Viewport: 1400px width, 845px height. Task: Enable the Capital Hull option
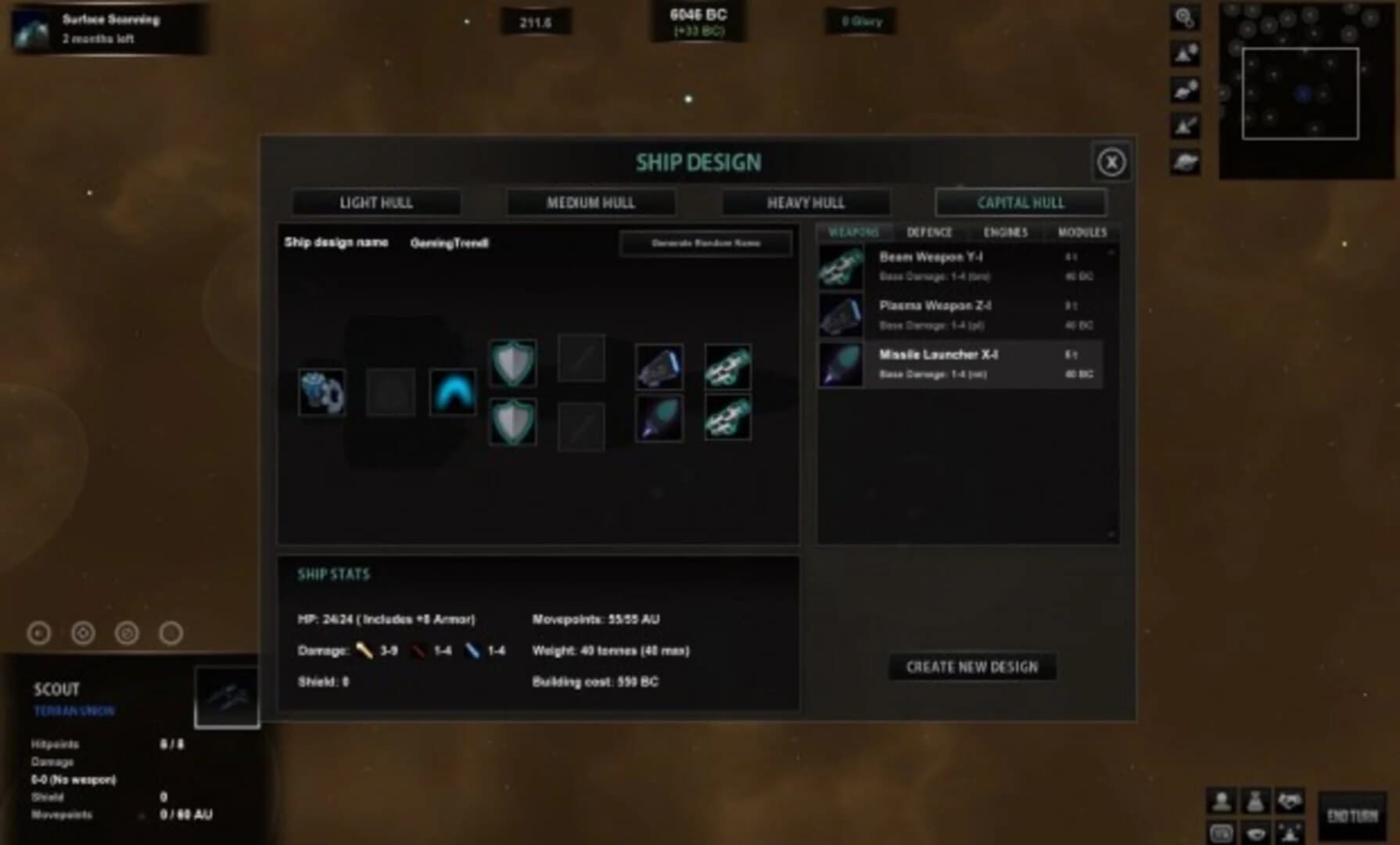[1021, 203]
